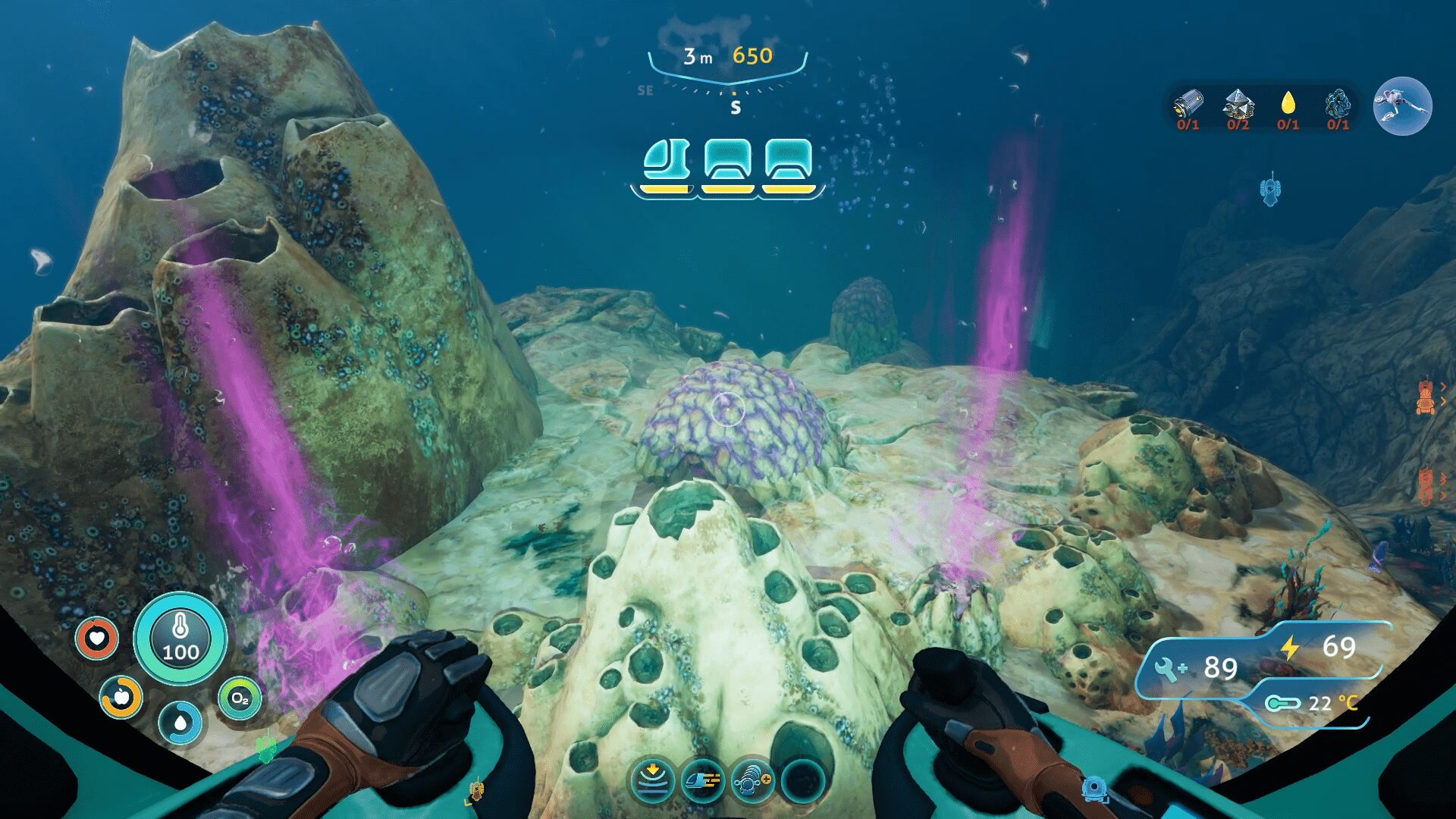Click the coral sample tracker showing 0/1
This screenshot has width=1456, height=819.
(1337, 102)
